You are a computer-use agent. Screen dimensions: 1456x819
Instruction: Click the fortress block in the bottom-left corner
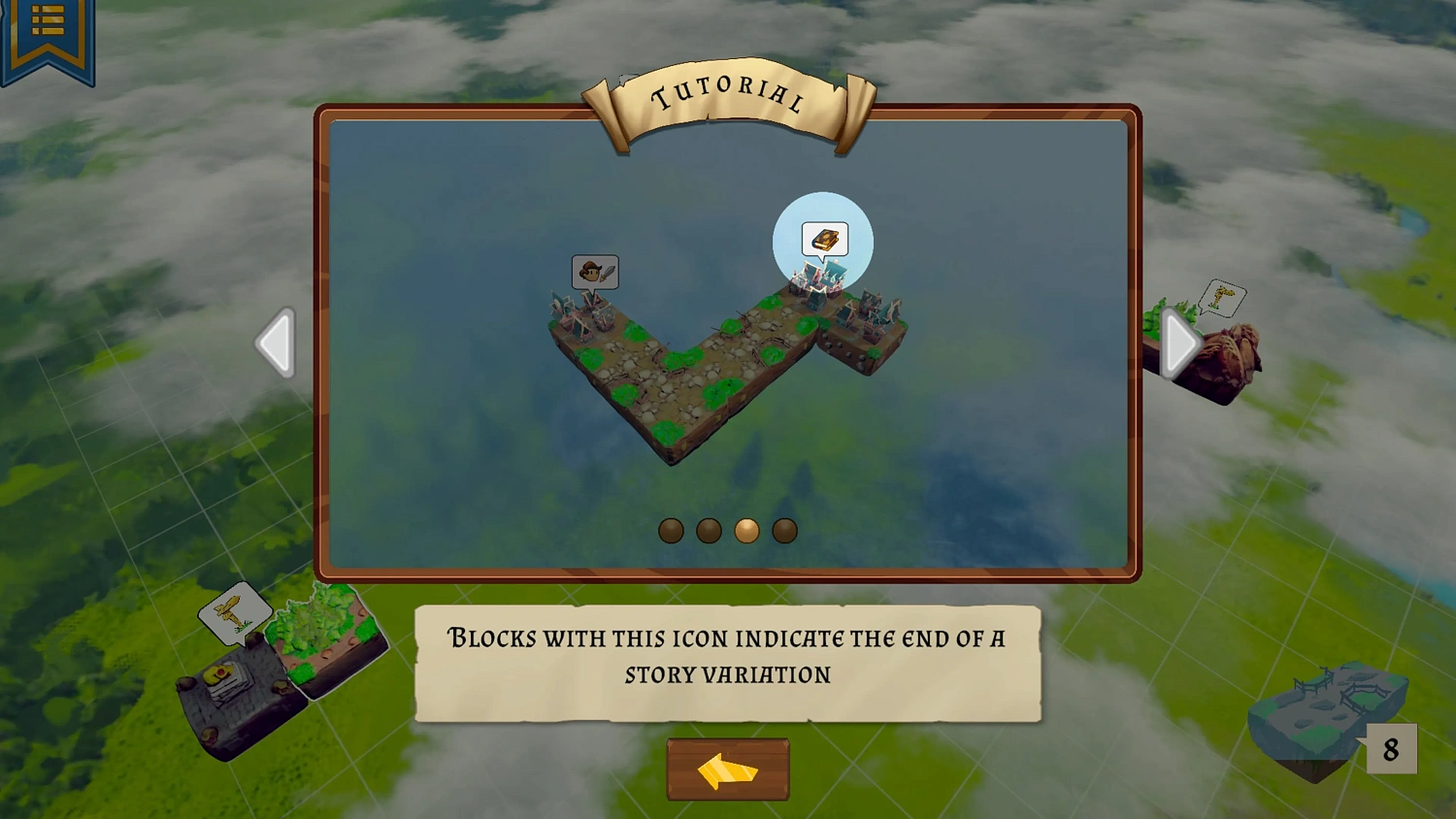click(233, 694)
